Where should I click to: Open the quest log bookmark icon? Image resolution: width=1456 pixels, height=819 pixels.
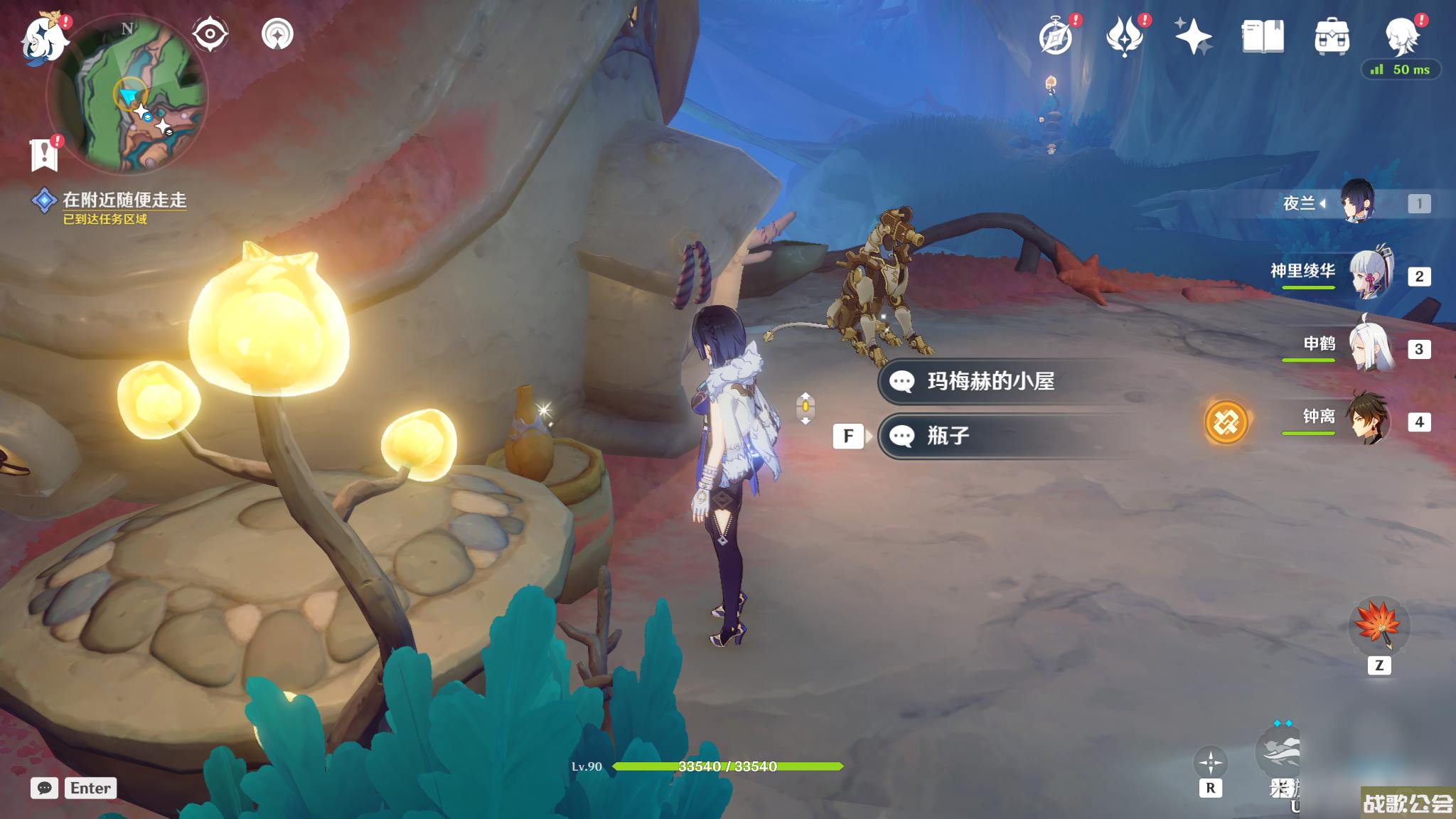point(44,154)
